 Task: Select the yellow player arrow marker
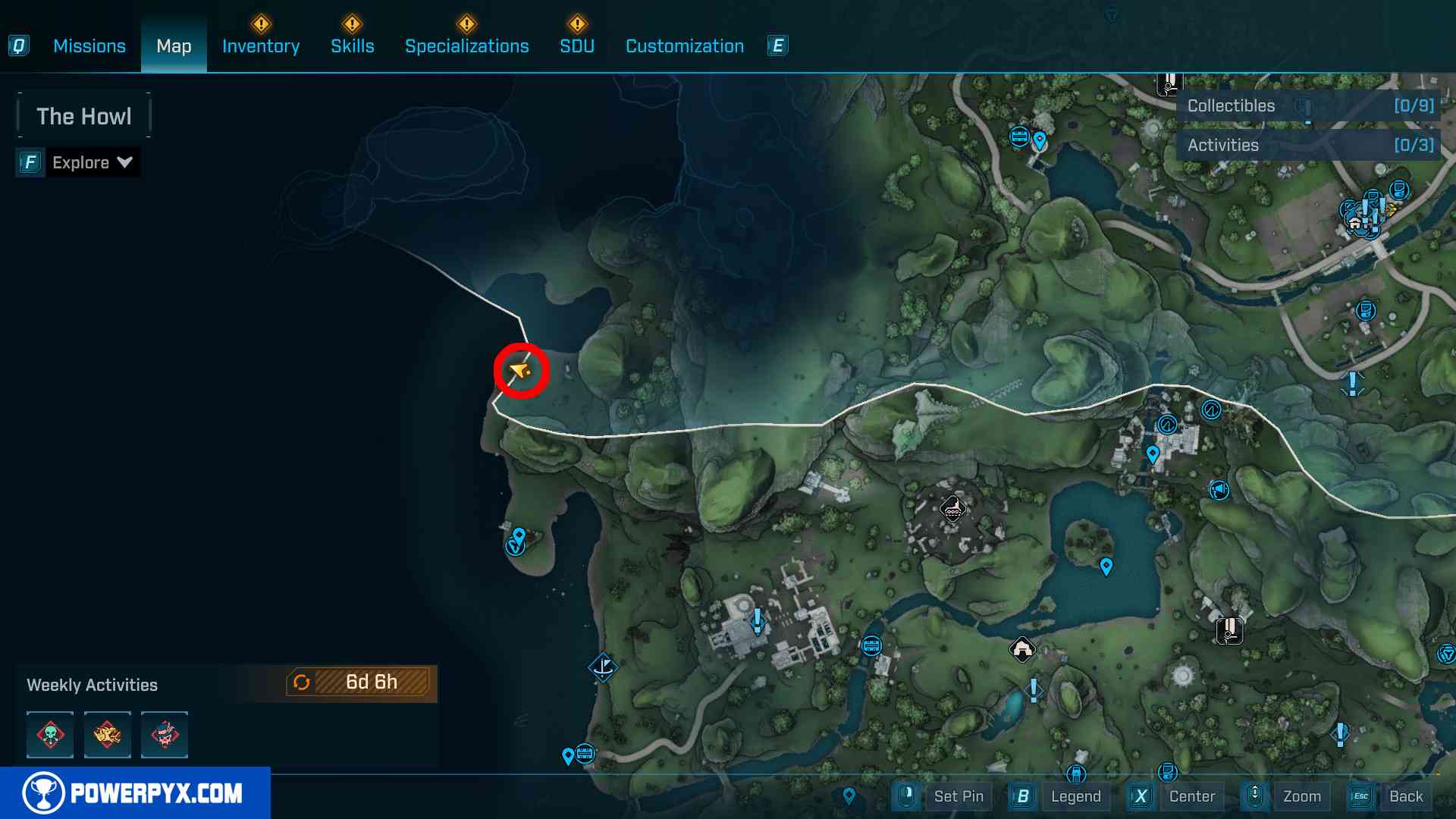[520, 371]
